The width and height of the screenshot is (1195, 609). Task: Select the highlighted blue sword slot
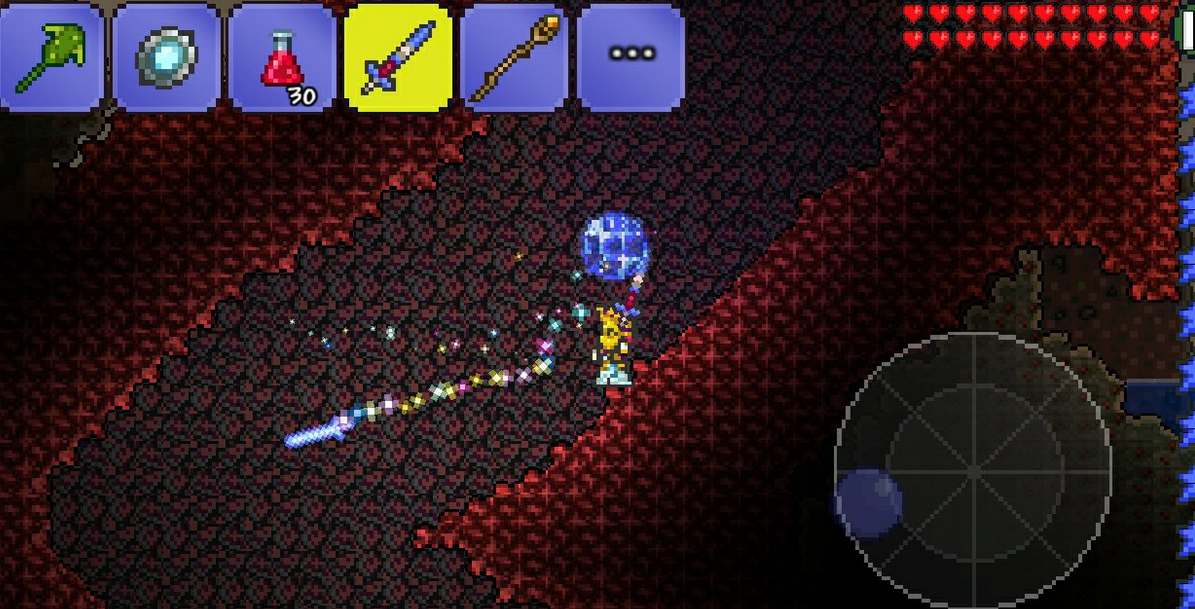click(397, 57)
